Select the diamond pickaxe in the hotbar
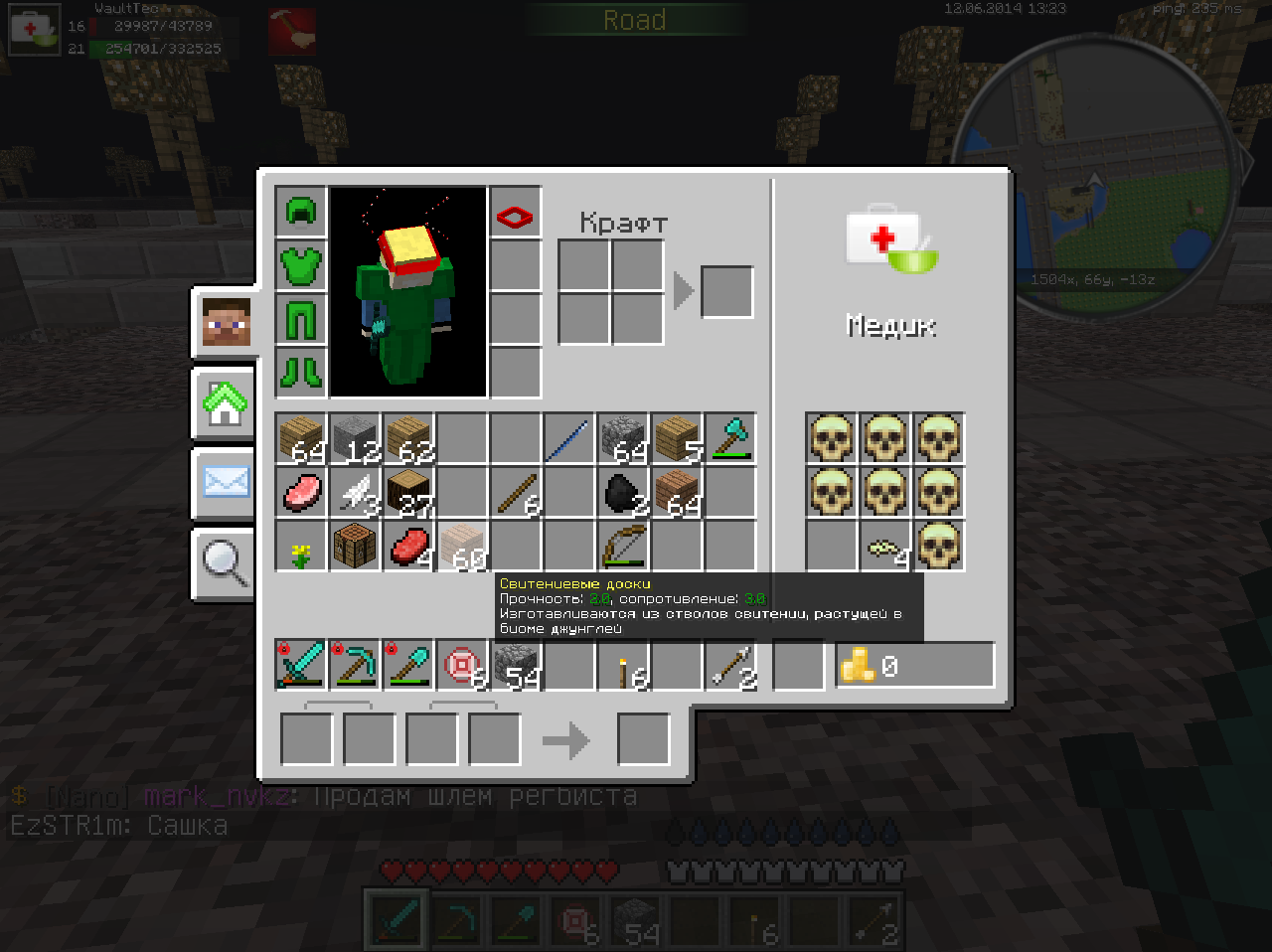 tap(354, 665)
